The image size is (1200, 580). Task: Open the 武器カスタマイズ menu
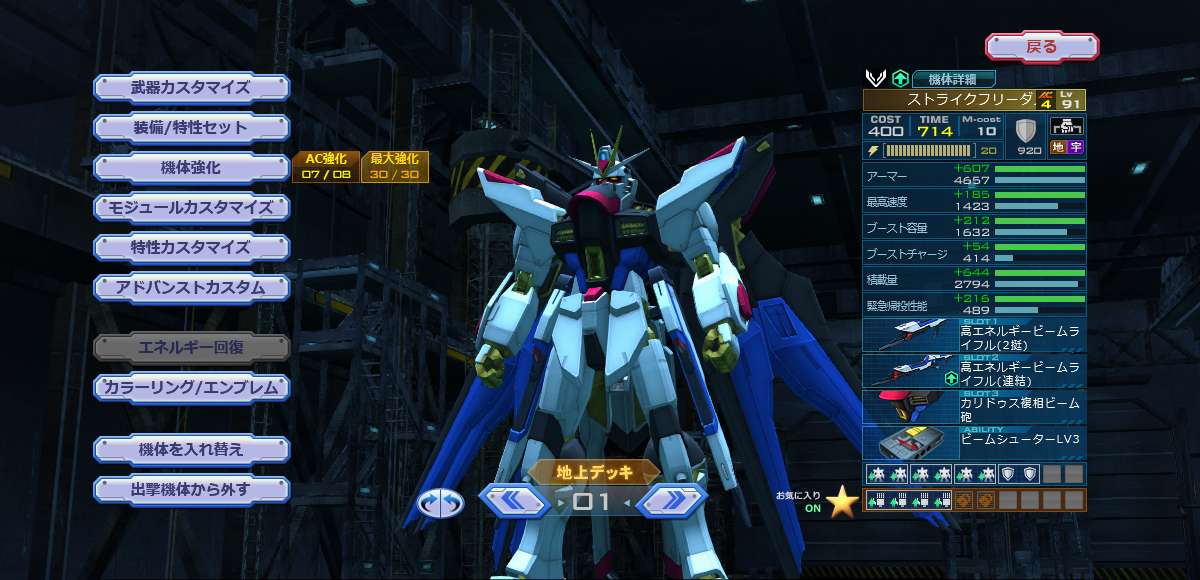pyautogui.click(x=191, y=87)
